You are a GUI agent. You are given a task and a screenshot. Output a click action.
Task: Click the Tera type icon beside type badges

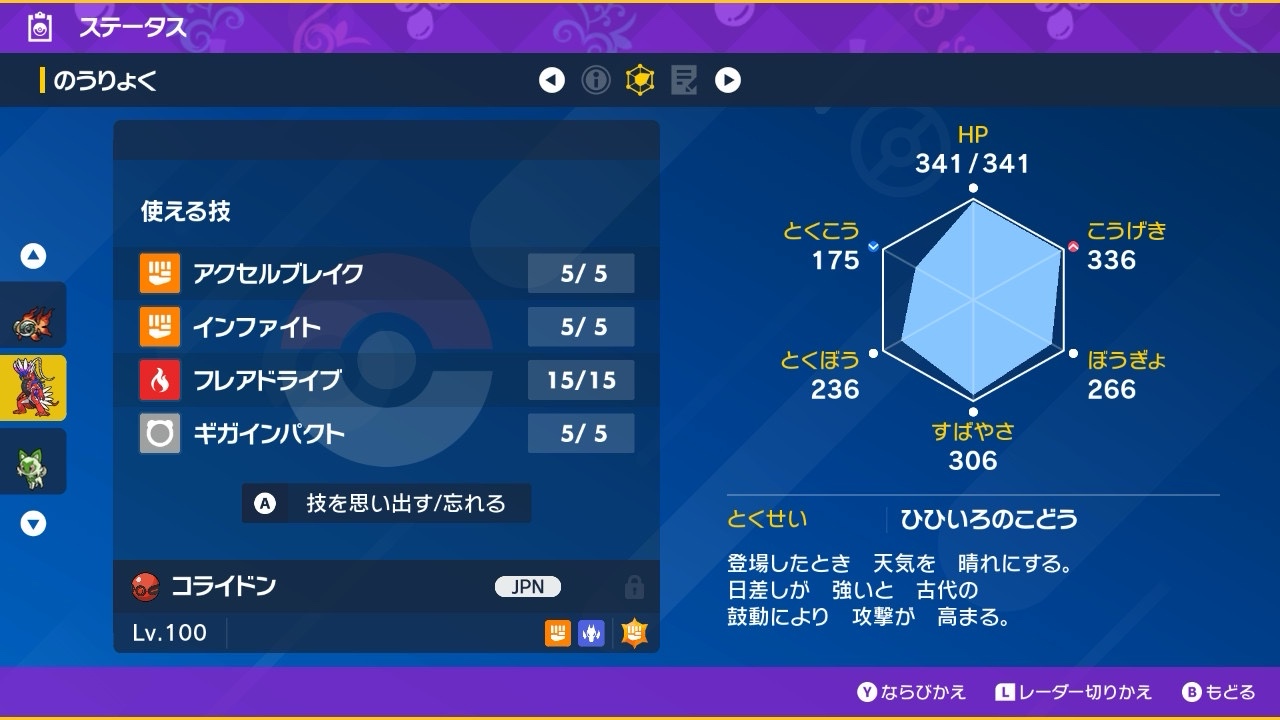pyautogui.click(x=634, y=632)
